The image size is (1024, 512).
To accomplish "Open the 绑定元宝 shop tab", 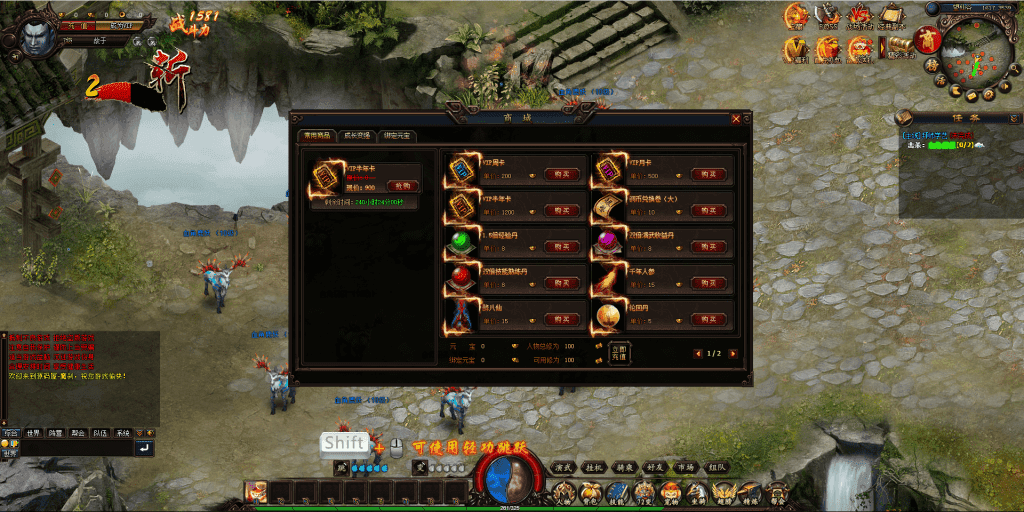I will [x=397, y=136].
